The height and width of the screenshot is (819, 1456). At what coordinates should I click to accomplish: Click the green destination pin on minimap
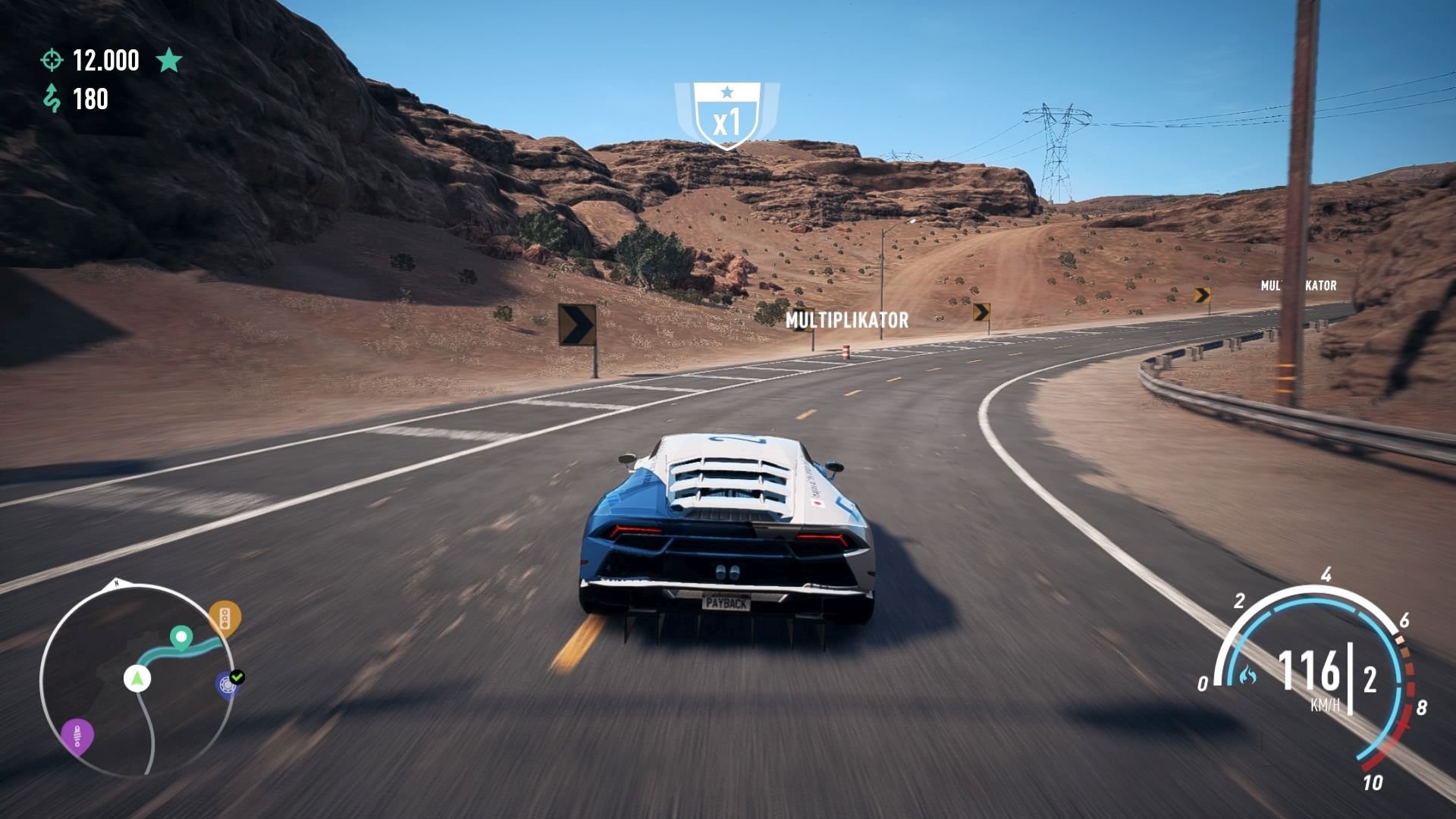coord(180,638)
